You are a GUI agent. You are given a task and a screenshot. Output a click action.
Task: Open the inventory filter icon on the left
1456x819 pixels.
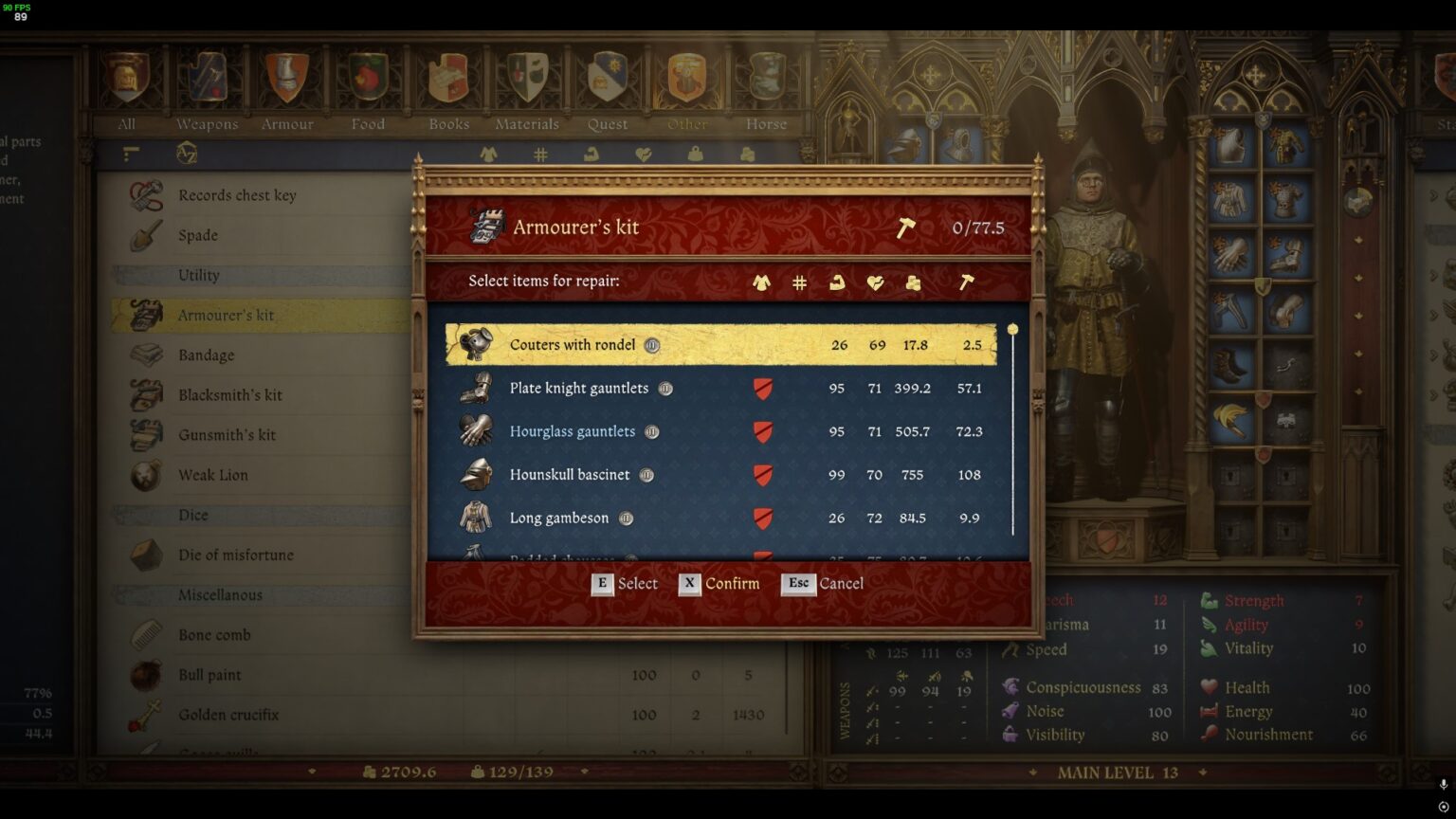[x=131, y=155]
